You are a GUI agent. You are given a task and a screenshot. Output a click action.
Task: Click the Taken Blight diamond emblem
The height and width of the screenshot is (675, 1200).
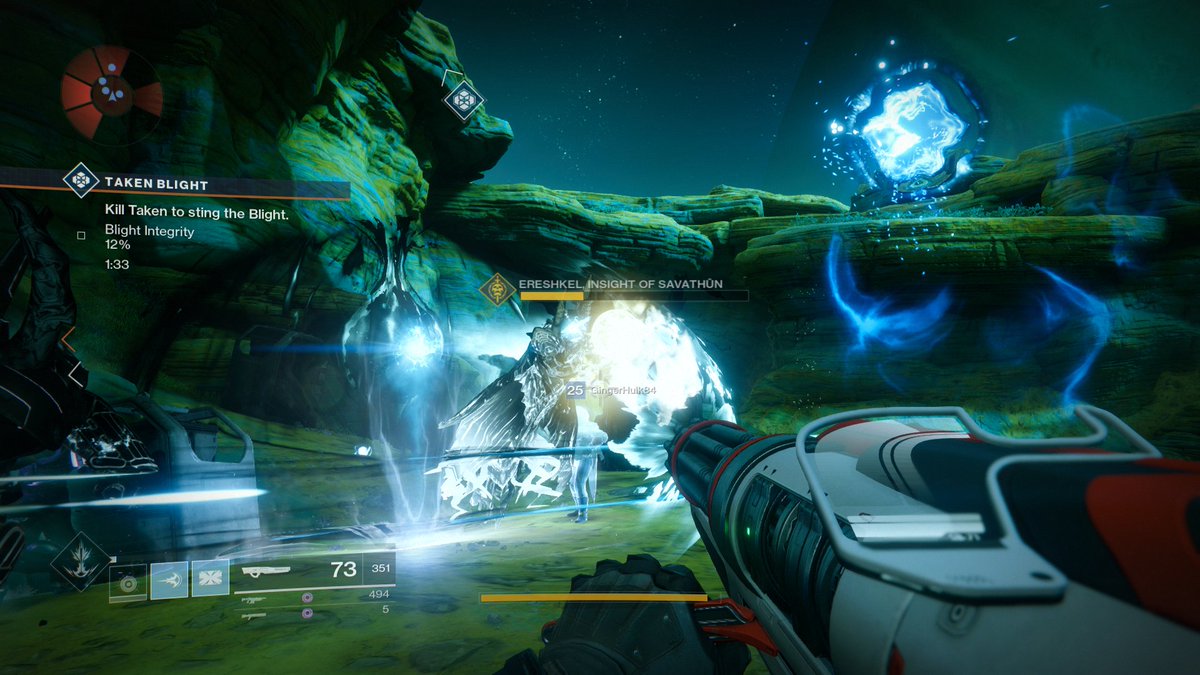coord(81,181)
